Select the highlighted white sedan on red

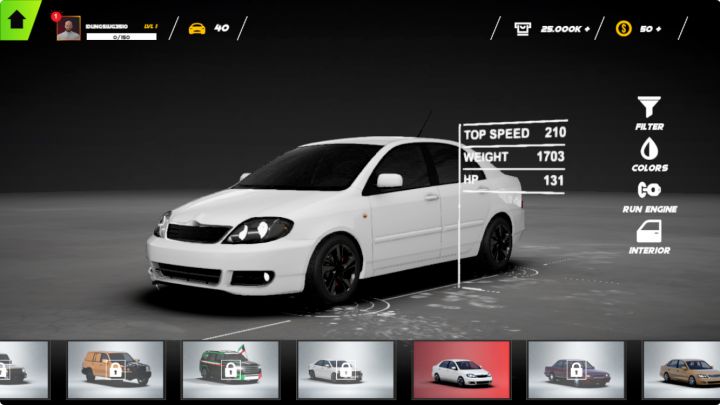pyautogui.click(x=461, y=370)
